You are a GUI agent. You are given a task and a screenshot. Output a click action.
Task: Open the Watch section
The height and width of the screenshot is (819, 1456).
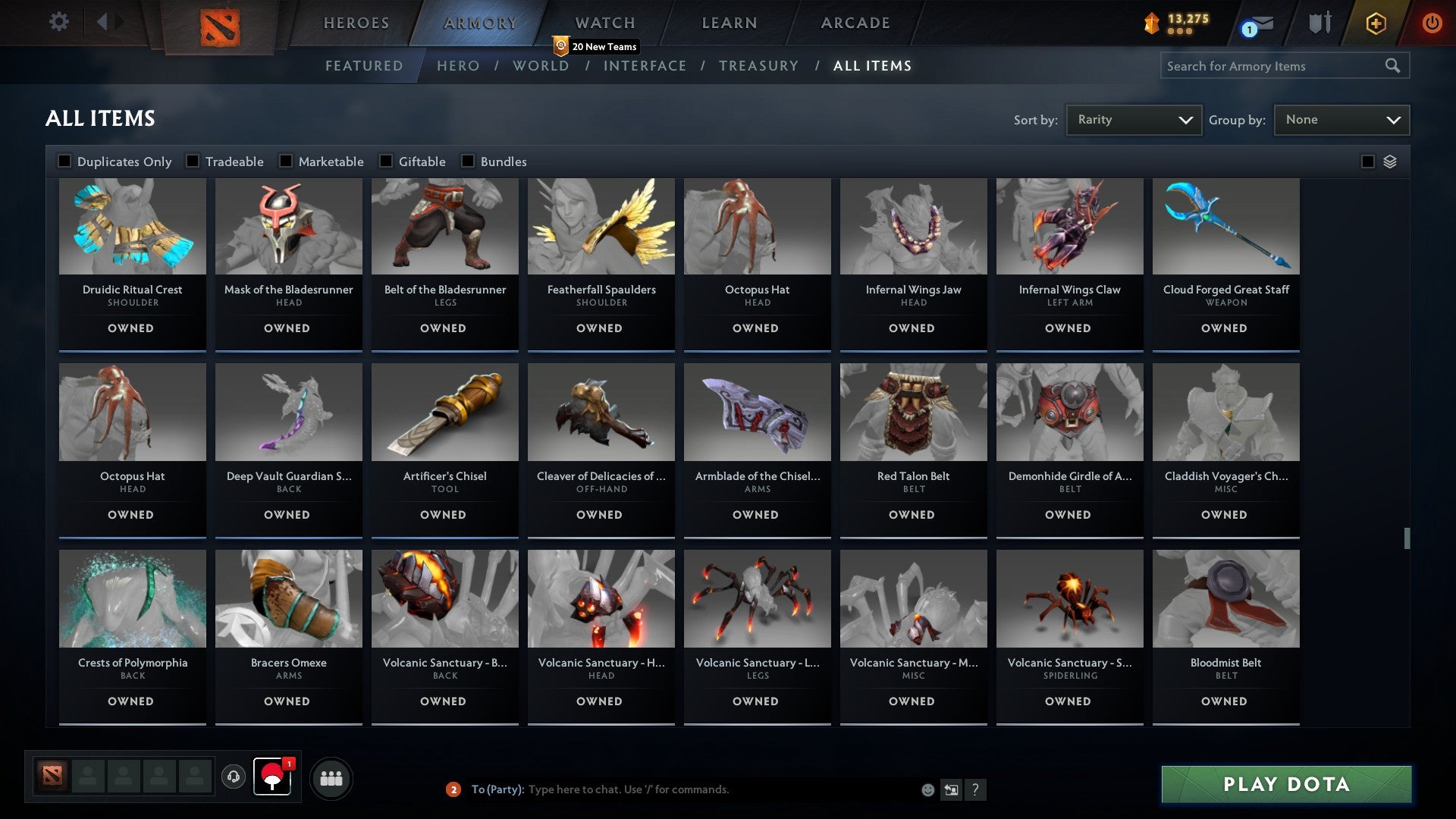click(x=604, y=23)
